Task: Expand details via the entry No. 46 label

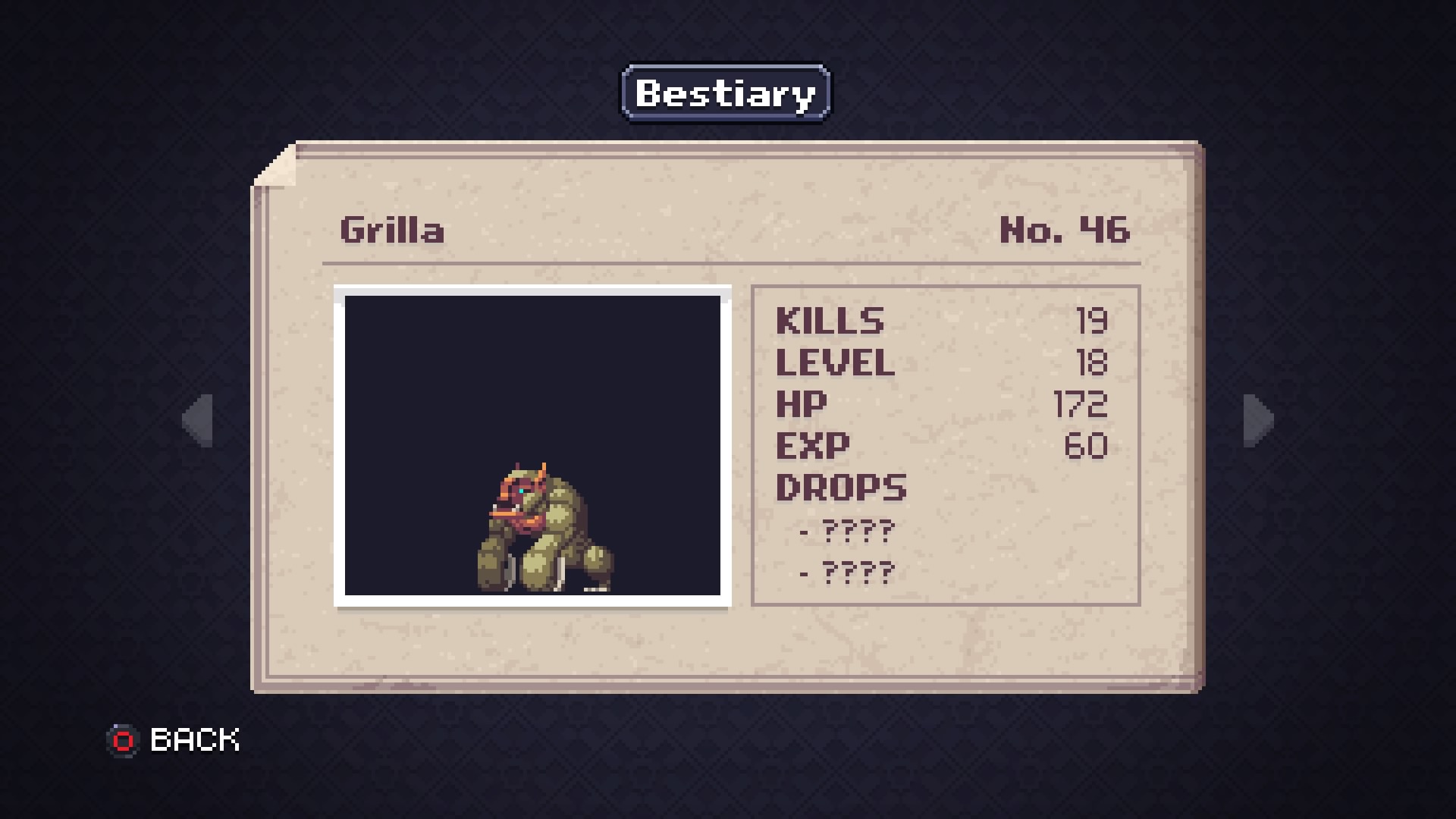Action: tap(1064, 231)
